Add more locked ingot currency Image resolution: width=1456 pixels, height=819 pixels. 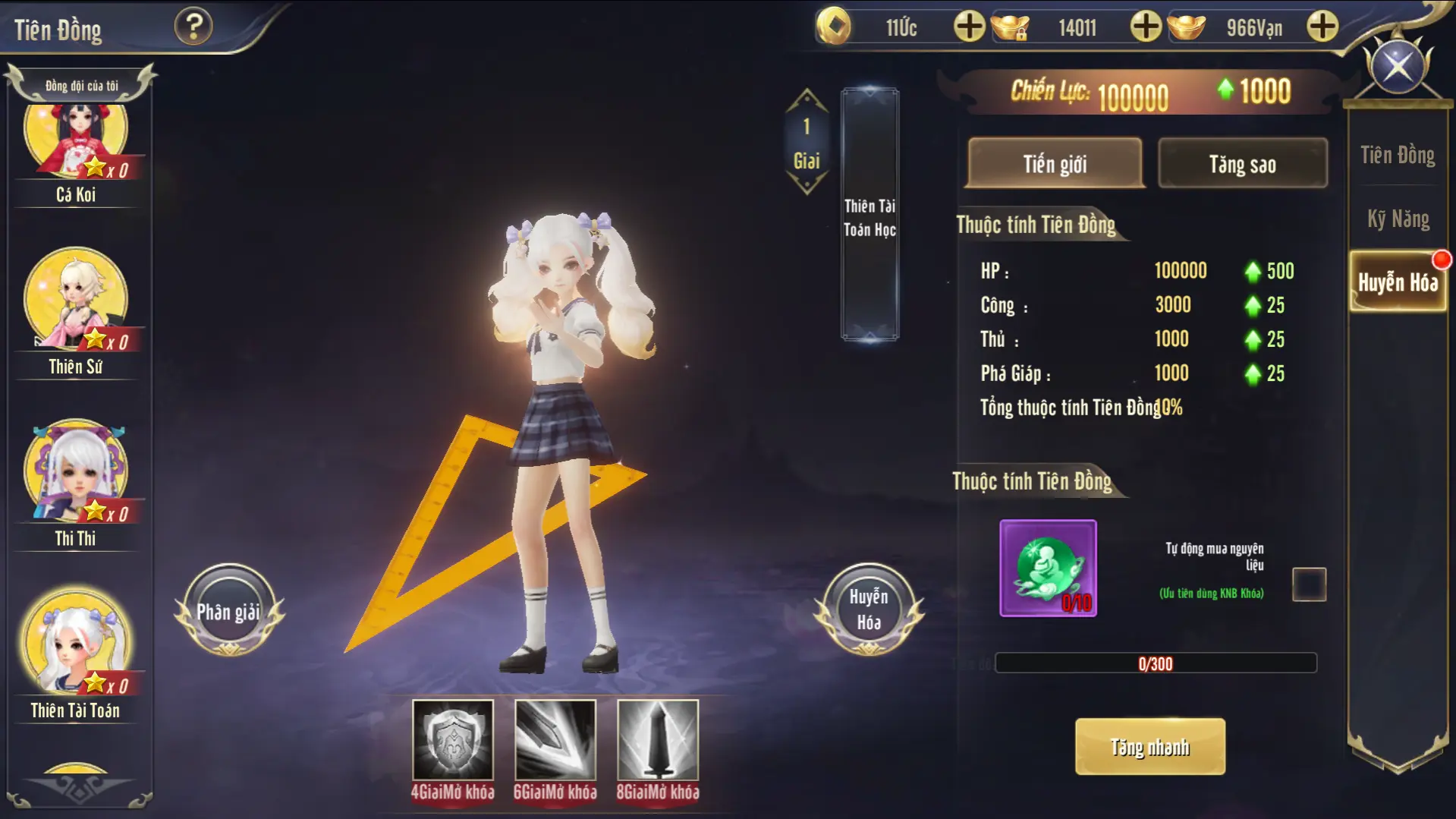pos(1145,27)
